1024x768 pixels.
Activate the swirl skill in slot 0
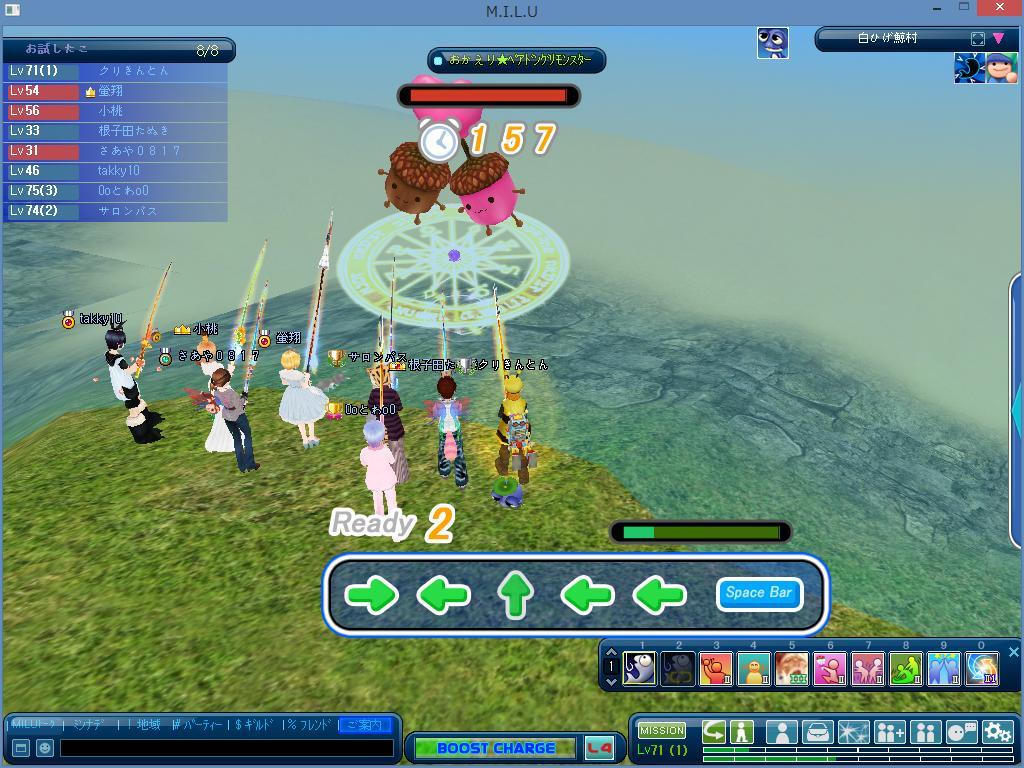coord(981,668)
